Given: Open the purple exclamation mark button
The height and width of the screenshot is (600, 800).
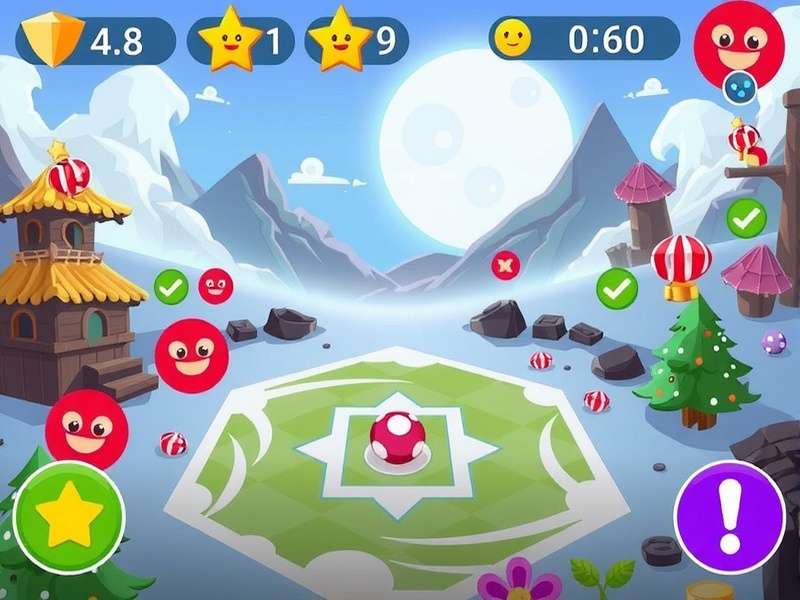Looking at the screenshot, I should 729,516.
